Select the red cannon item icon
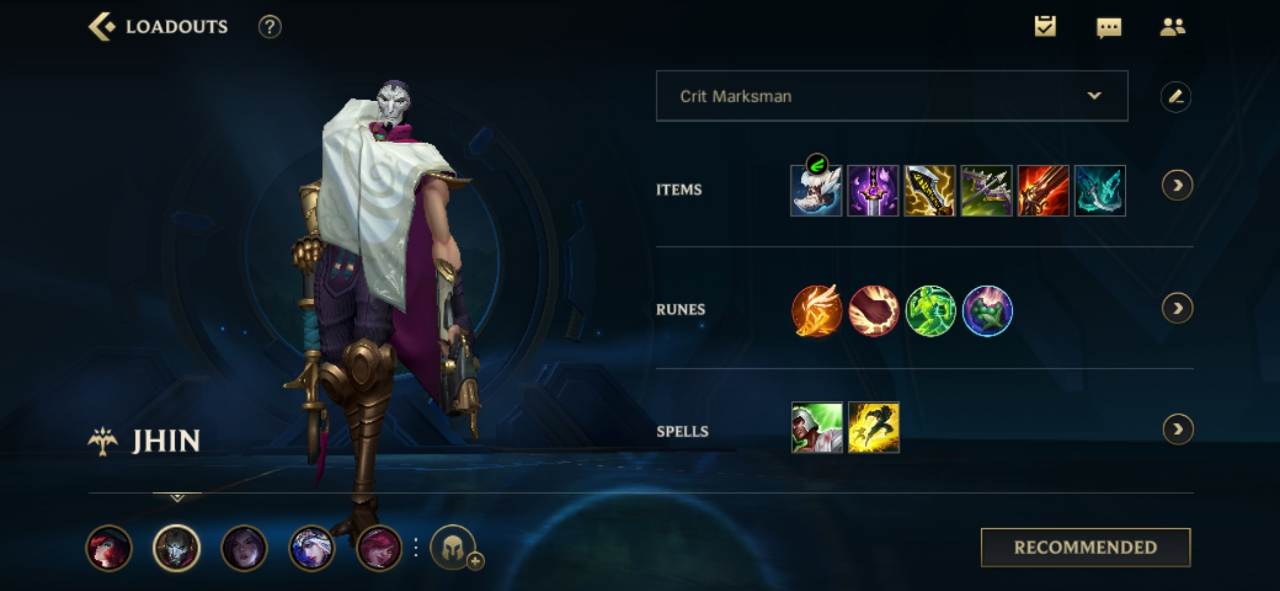This screenshot has height=591, width=1280. click(1043, 191)
